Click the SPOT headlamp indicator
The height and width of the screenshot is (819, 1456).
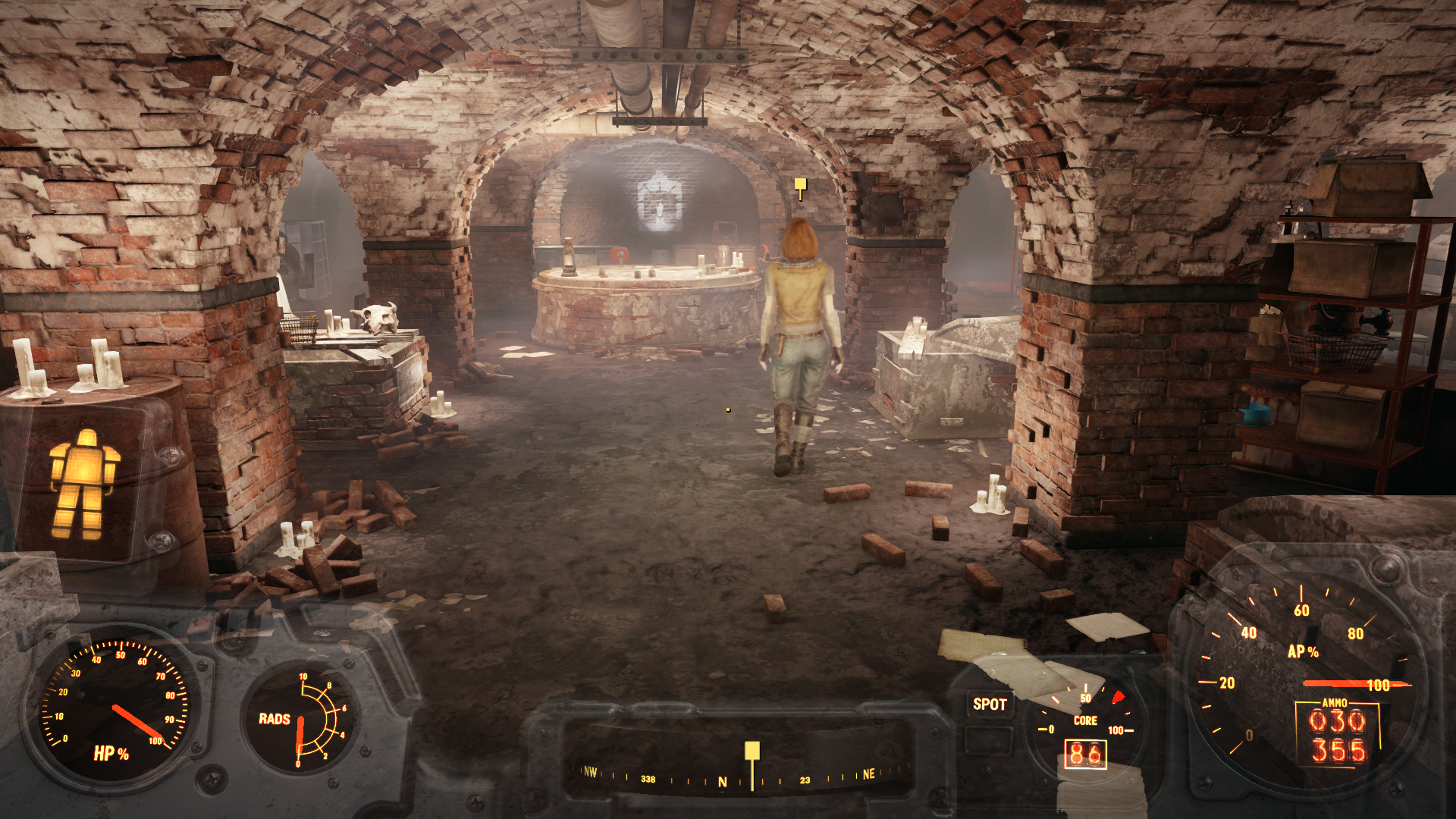(x=990, y=704)
